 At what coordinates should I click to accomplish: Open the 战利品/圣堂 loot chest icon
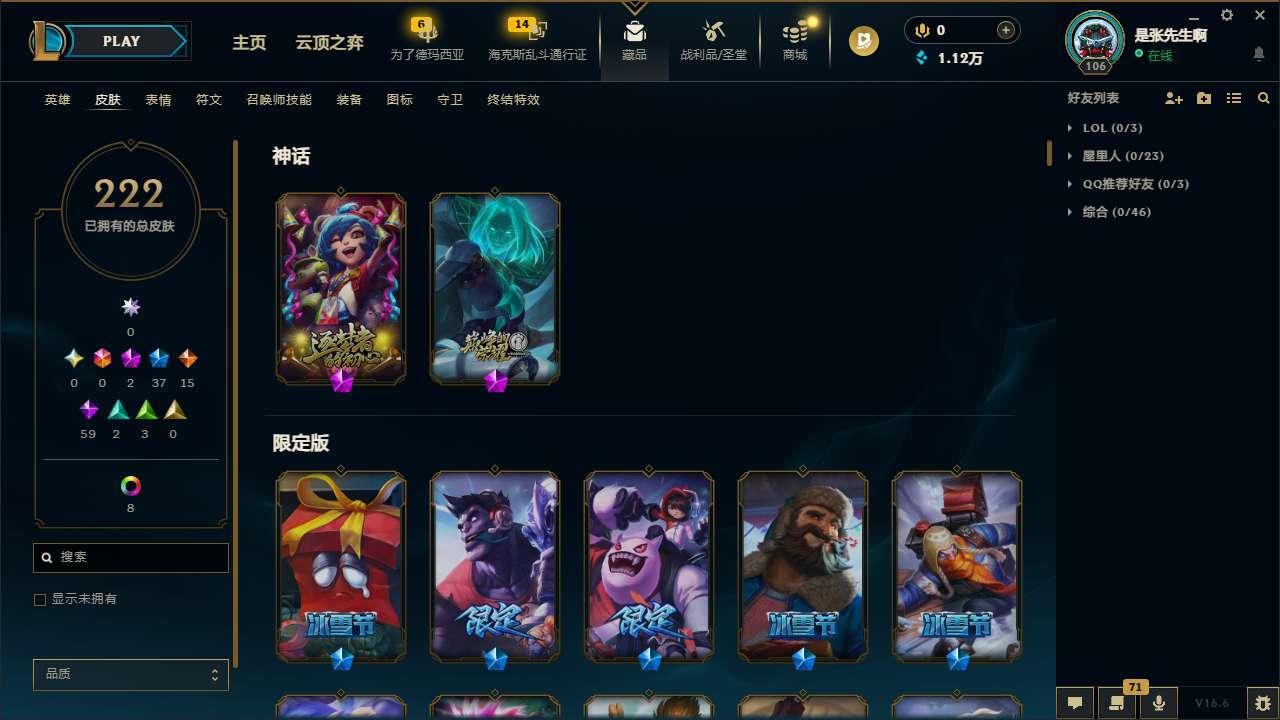(713, 32)
